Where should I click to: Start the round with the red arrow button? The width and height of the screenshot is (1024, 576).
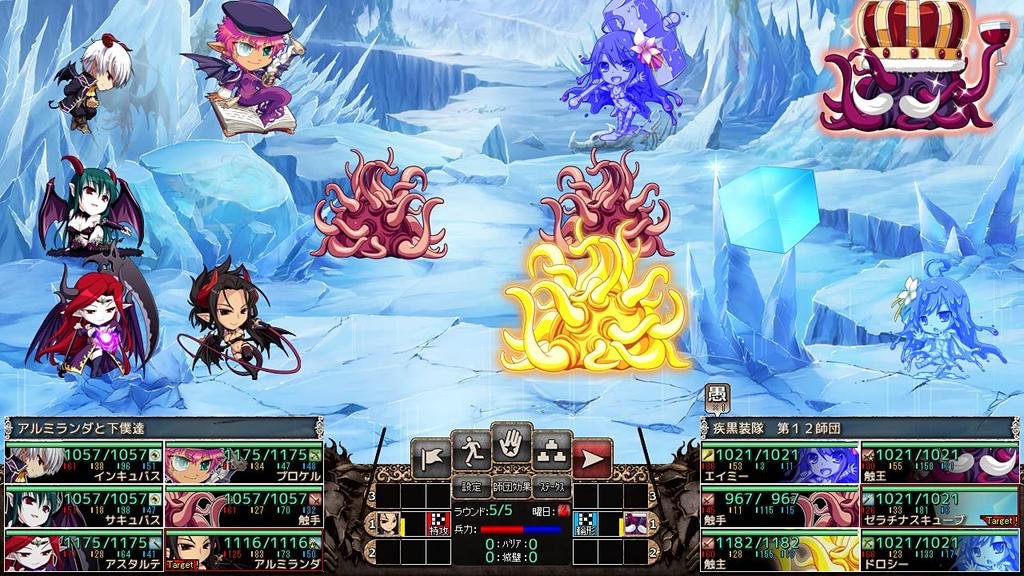[593, 459]
